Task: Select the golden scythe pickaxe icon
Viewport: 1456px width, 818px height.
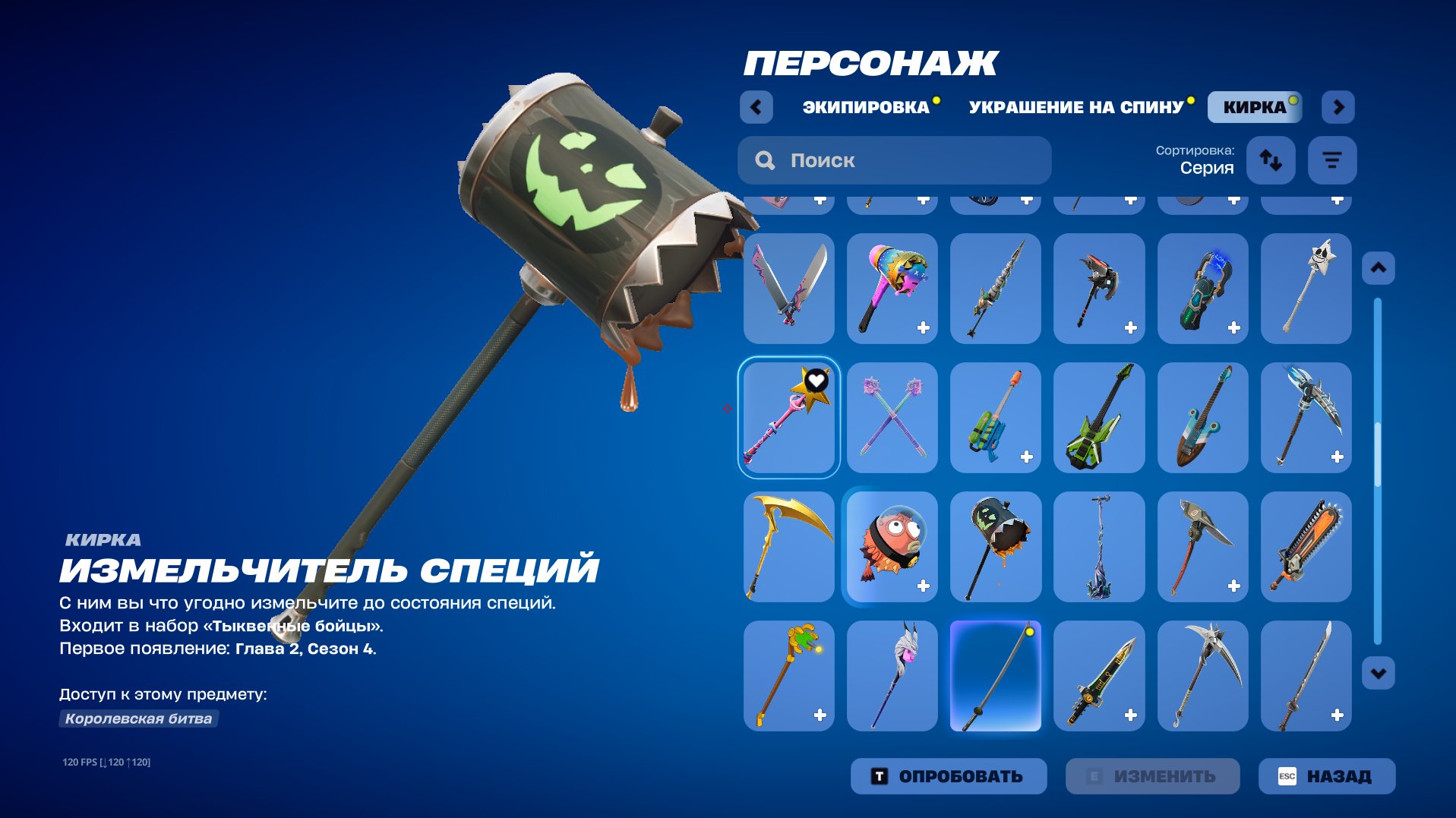Action: pyautogui.click(x=789, y=548)
